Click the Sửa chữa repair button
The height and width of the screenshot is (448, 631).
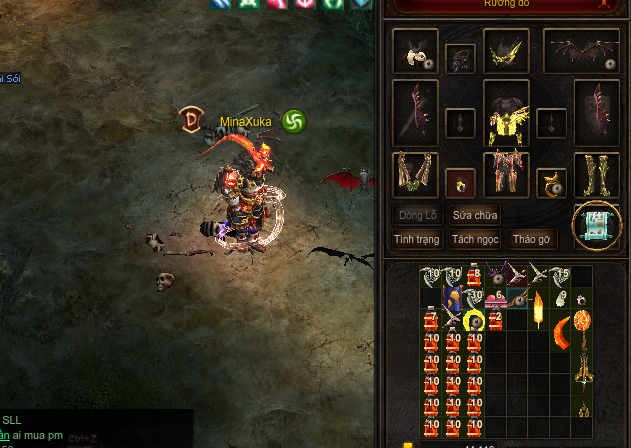tap(475, 215)
